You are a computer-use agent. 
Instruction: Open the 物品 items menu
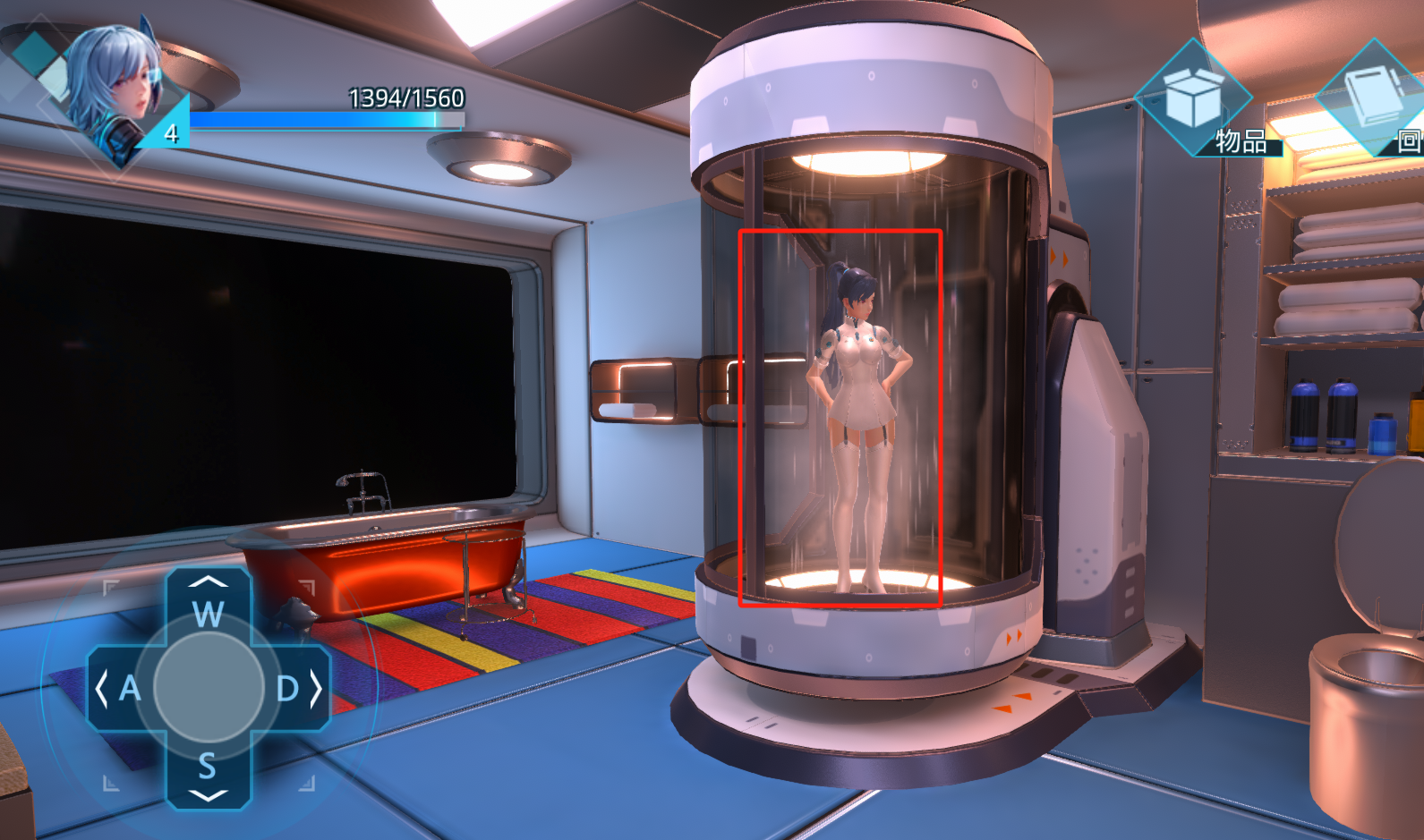(1194, 100)
